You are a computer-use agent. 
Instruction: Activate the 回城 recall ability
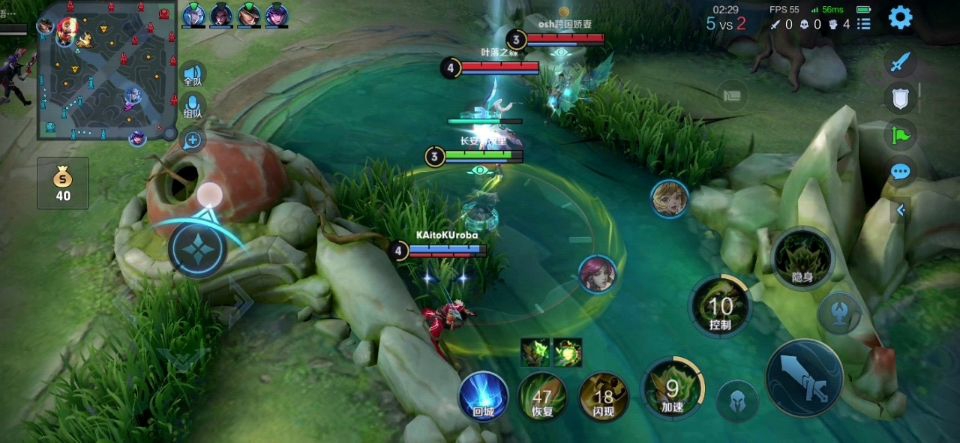click(x=484, y=395)
